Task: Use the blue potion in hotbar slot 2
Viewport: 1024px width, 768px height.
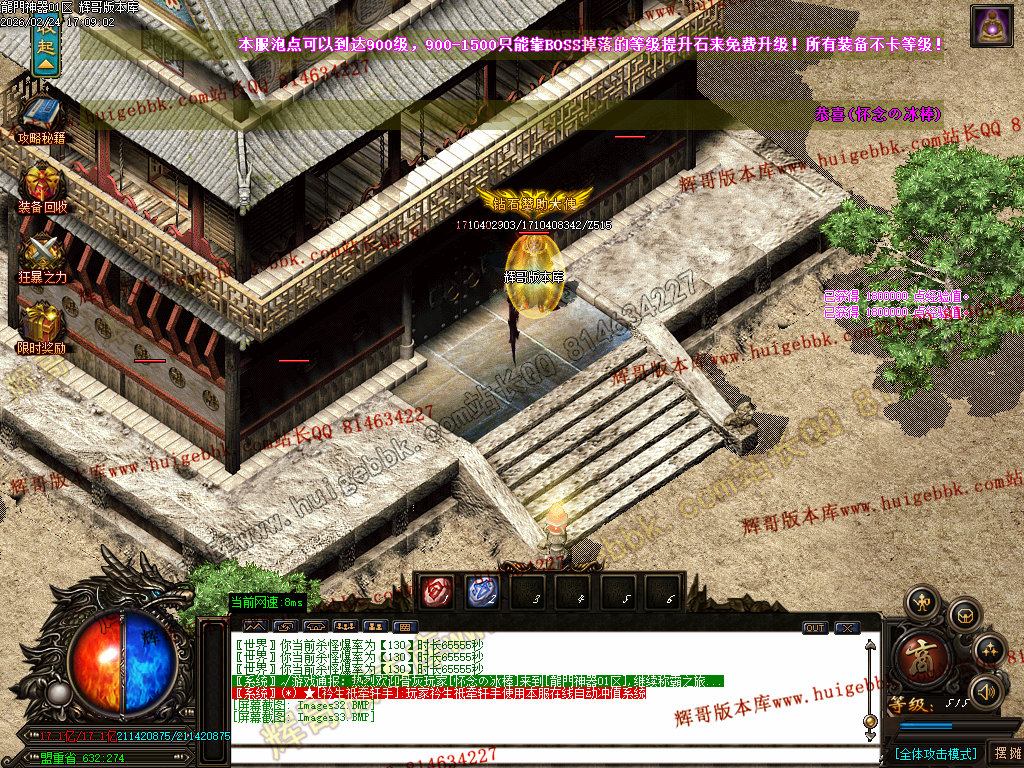Action: click(482, 592)
